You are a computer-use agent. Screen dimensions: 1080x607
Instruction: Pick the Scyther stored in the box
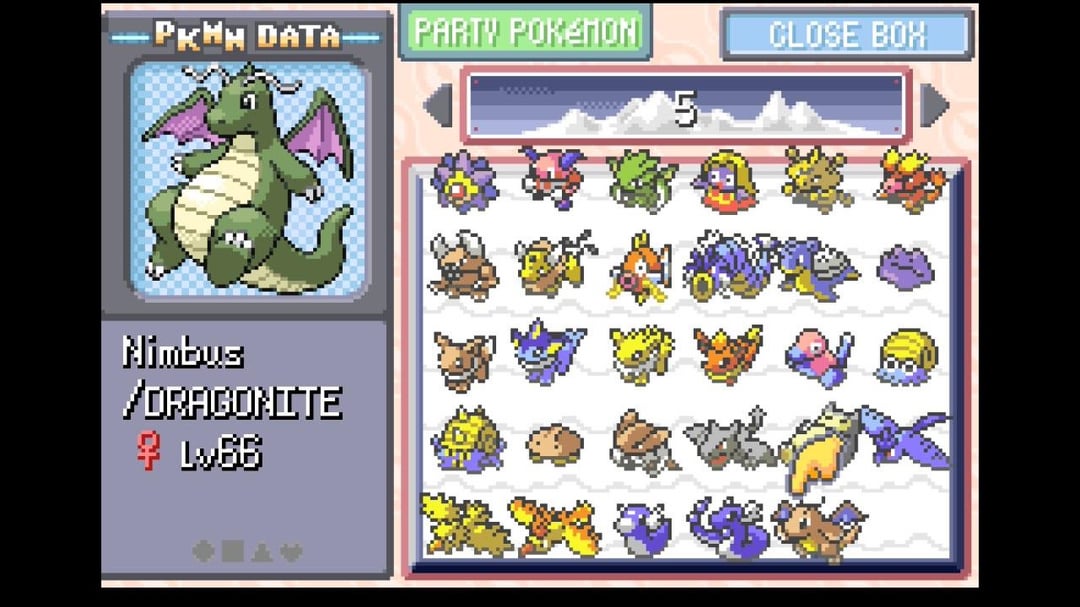pos(641,178)
